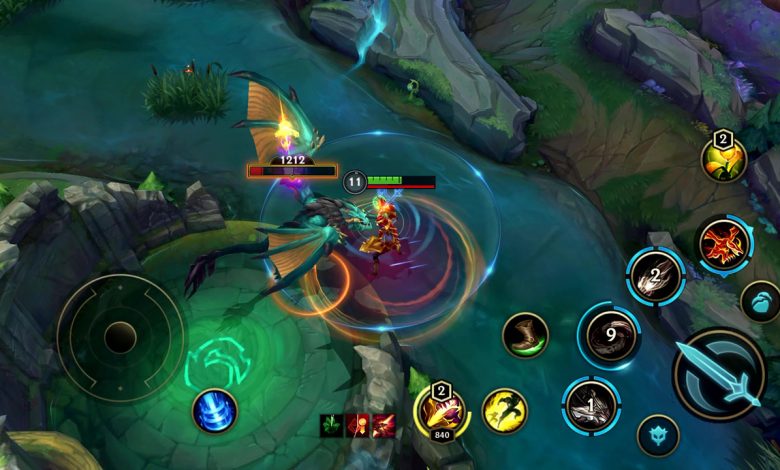Trigger the ability with cooldown 9
The image size is (780, 470).
611,336
